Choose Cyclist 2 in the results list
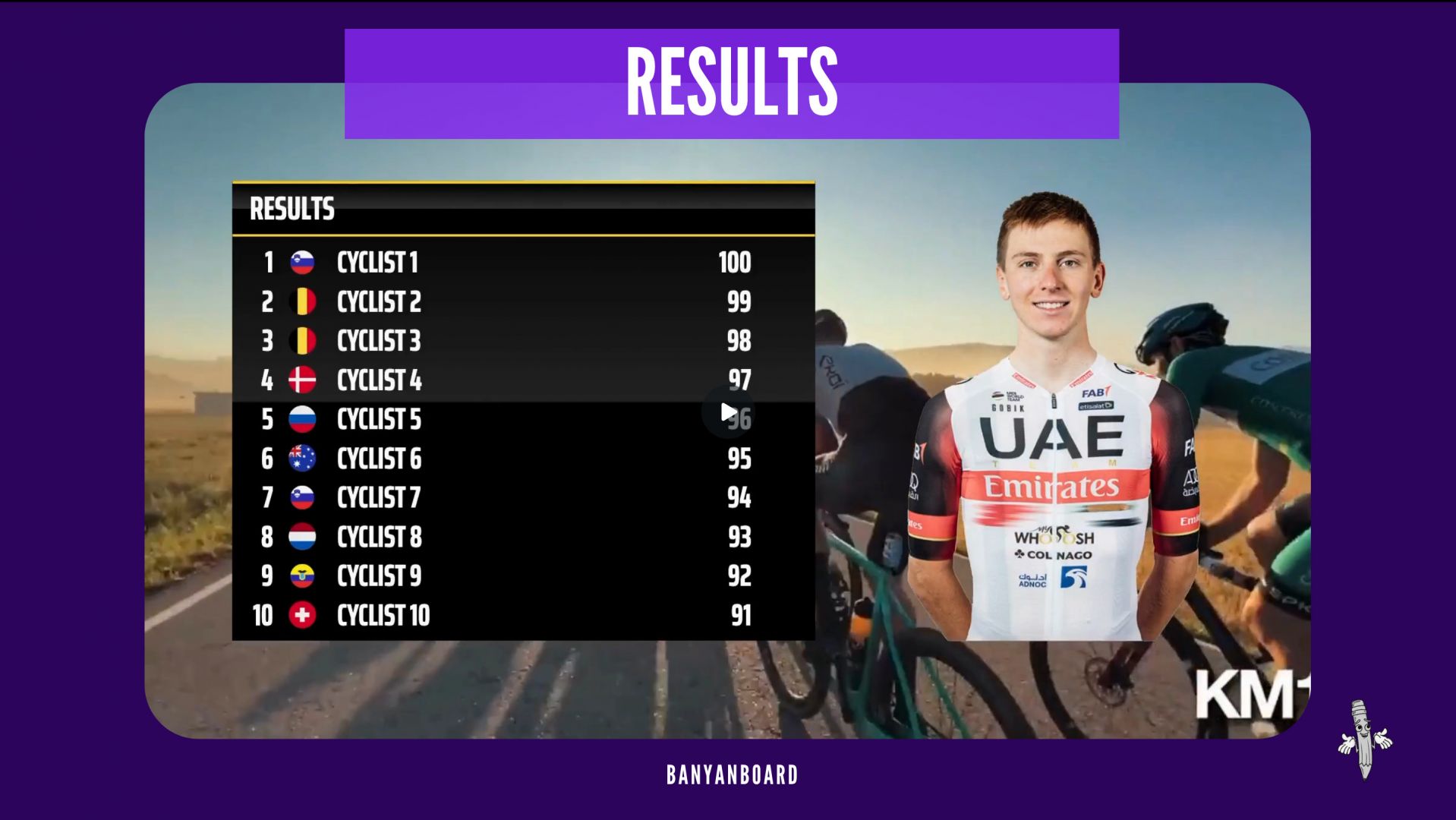 pyautogui.click(x=379, y=302)
